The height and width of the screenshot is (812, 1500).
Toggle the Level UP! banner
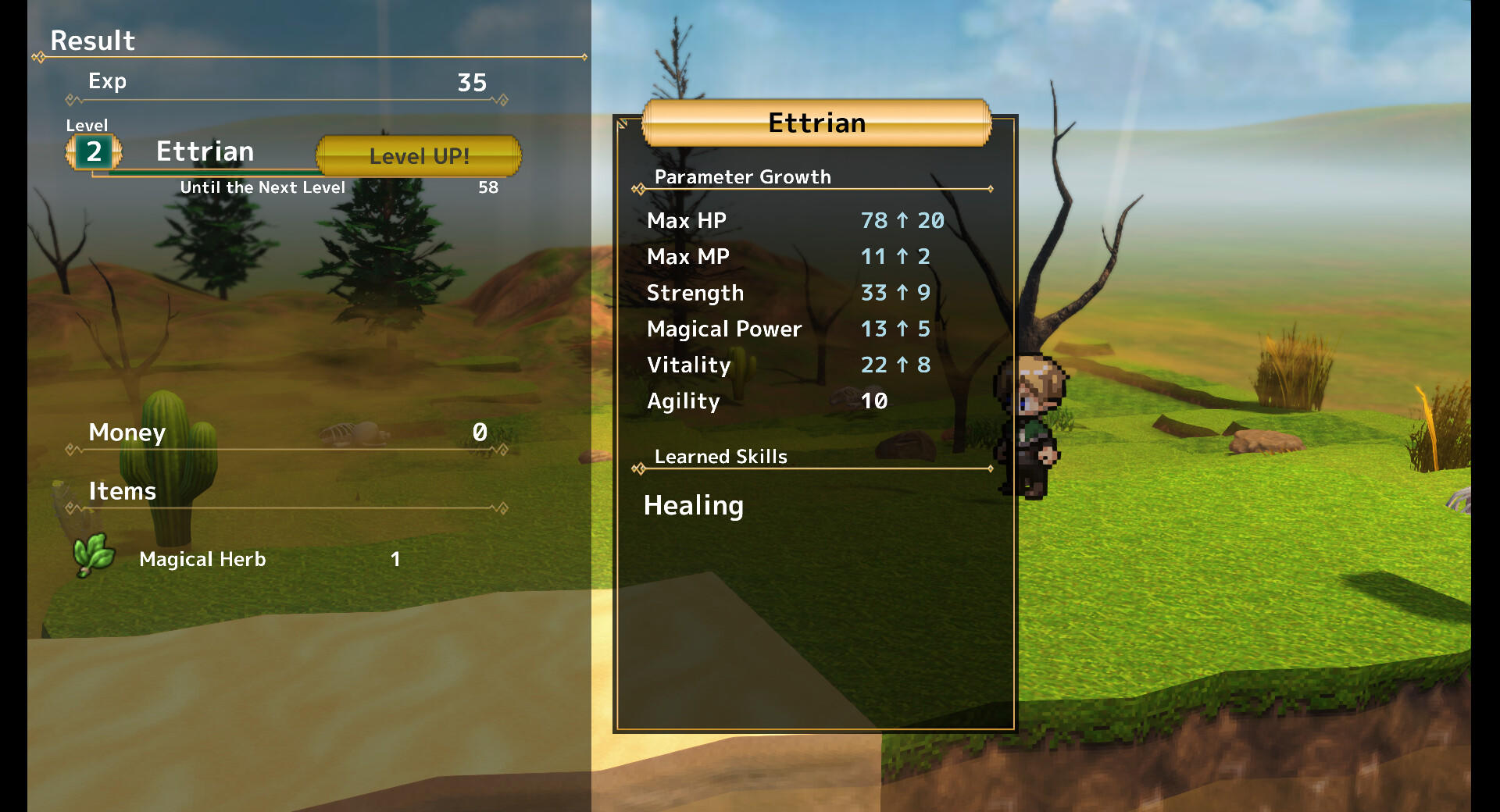pyautogui.click(x=419, y=155)
